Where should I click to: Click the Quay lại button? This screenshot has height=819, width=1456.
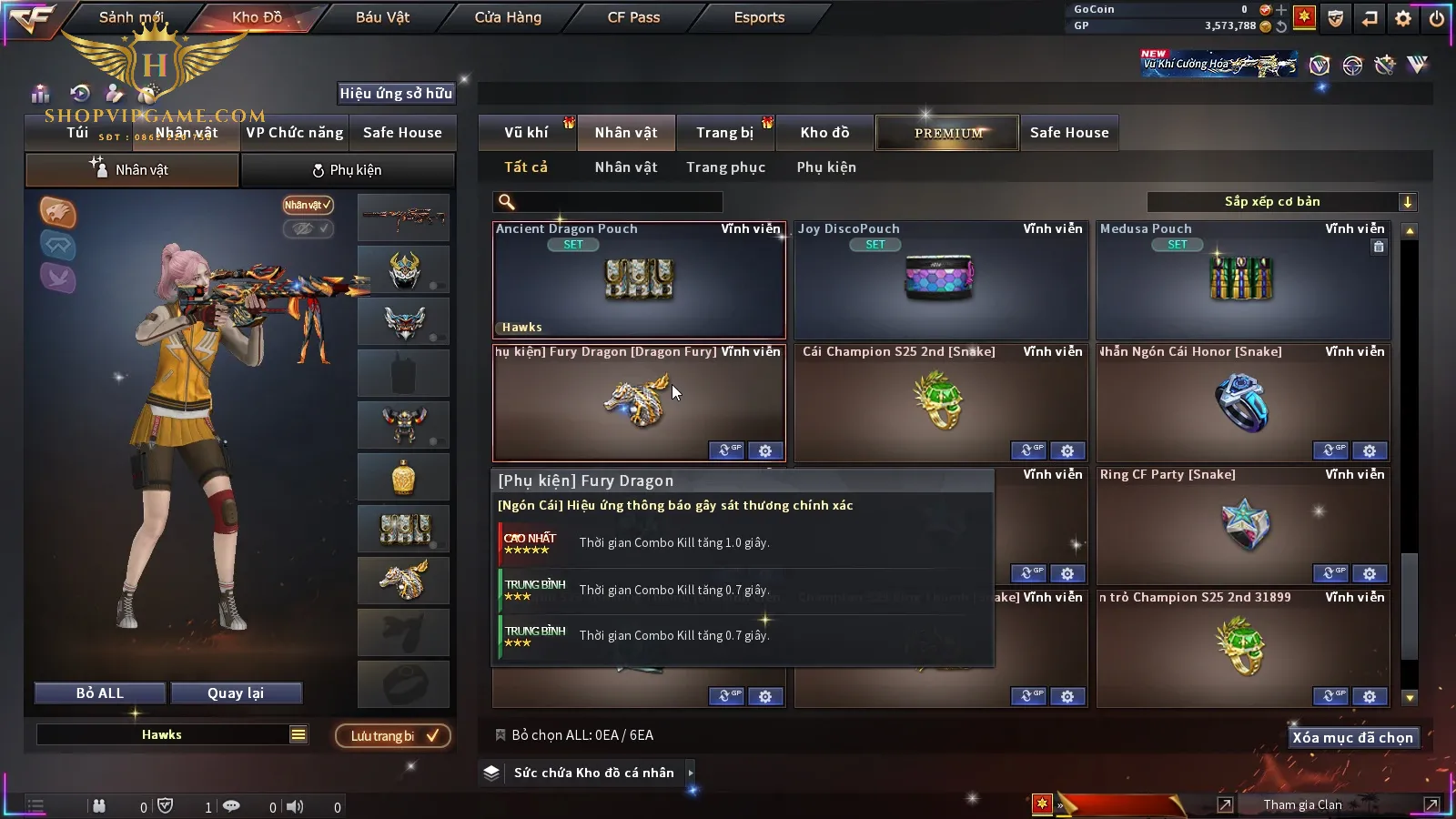(236, 693)
